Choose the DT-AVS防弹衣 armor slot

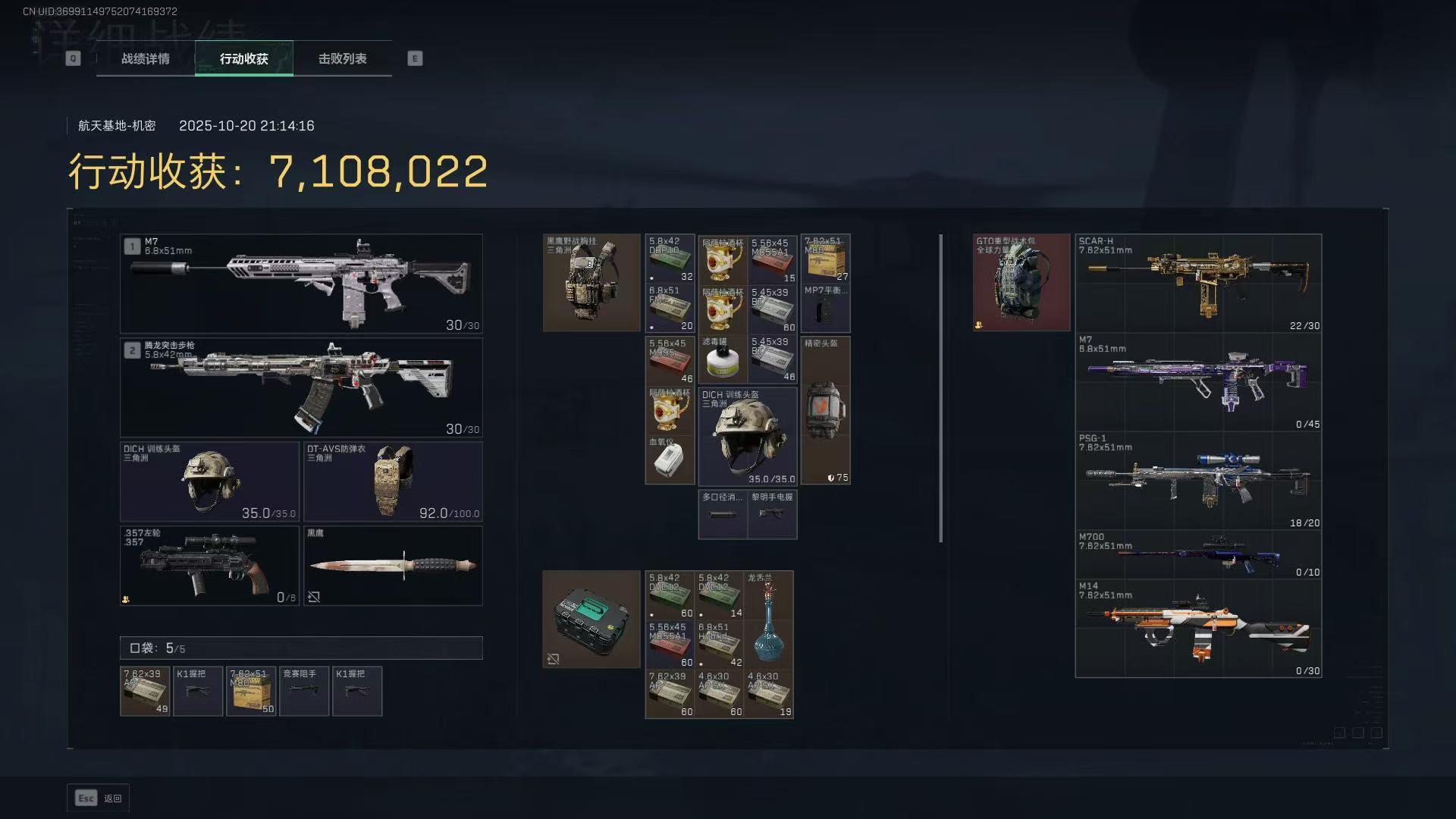[393, 482]
